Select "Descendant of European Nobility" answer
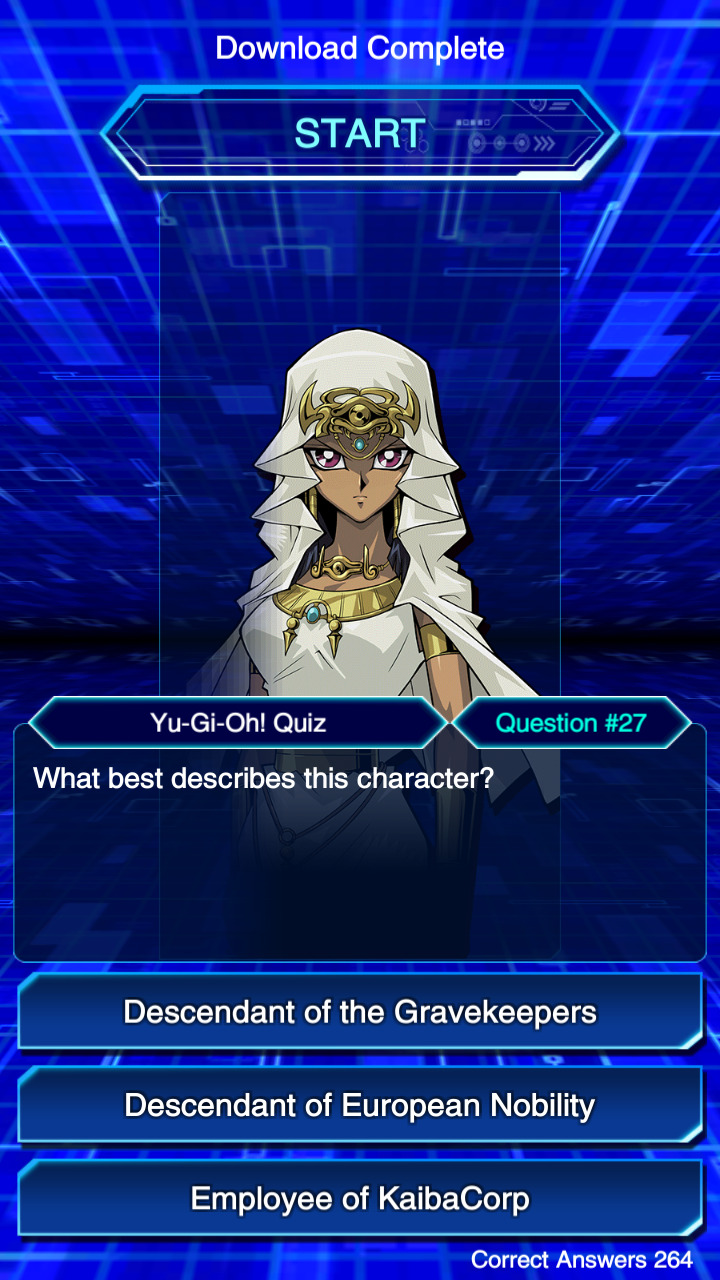This screenshot has height=1280, width=720. coord(360,1105)
